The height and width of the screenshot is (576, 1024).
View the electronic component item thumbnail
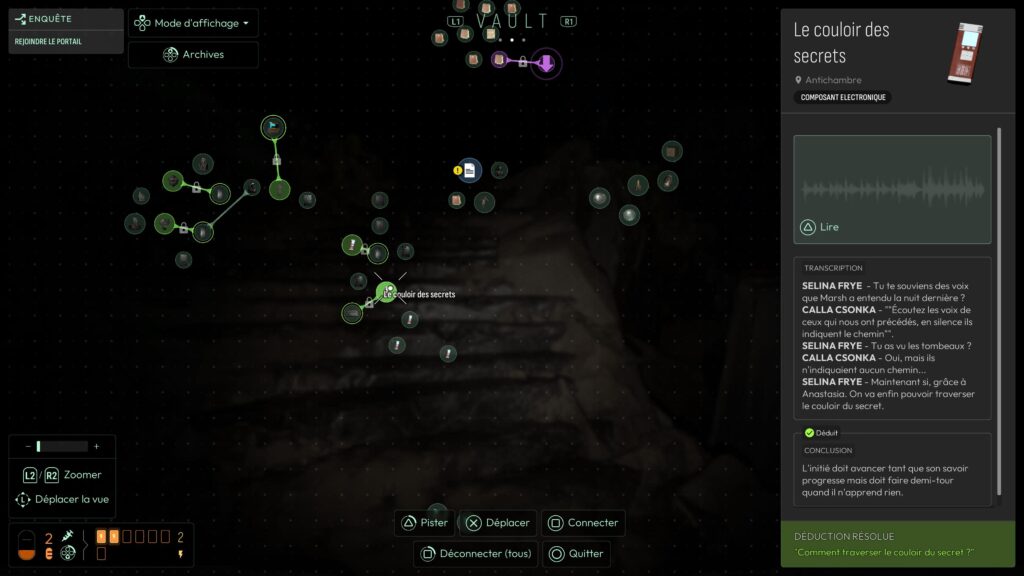(x=965, y=52)
